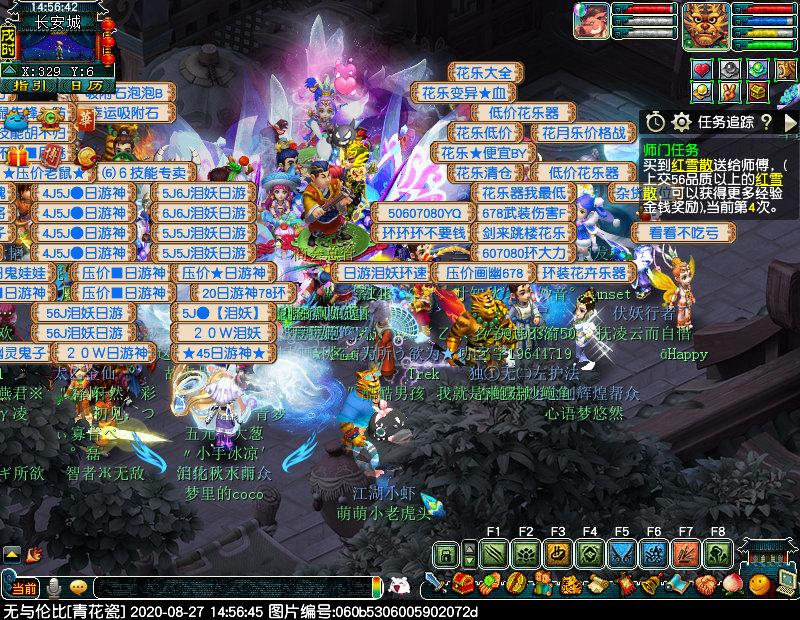Collapse the 任务追踪 panel with the arrow
The width and height of the screenshot is (800, 620).
tap(790, 121)
